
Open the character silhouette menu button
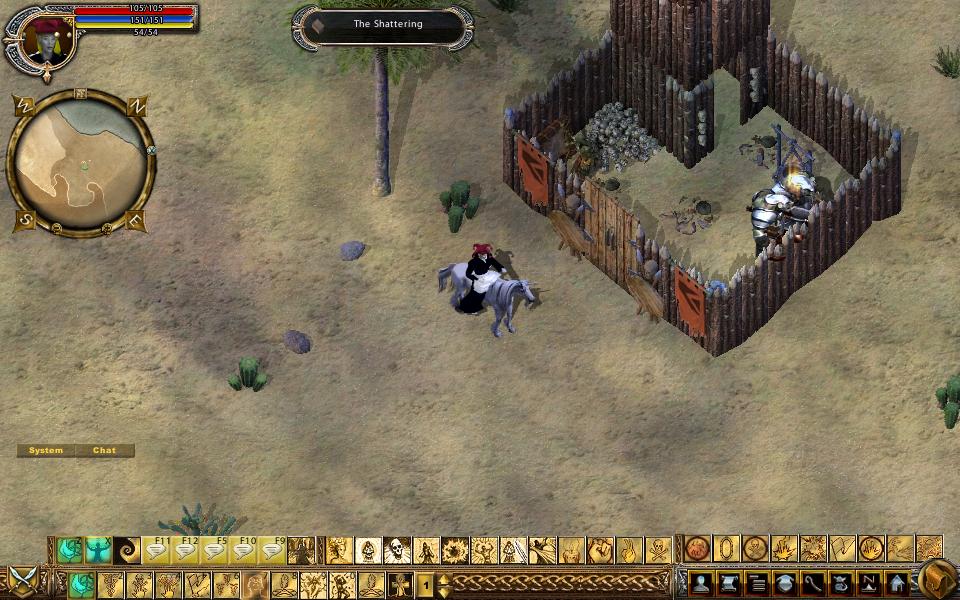pyautogui.click(x=700, y=584)
